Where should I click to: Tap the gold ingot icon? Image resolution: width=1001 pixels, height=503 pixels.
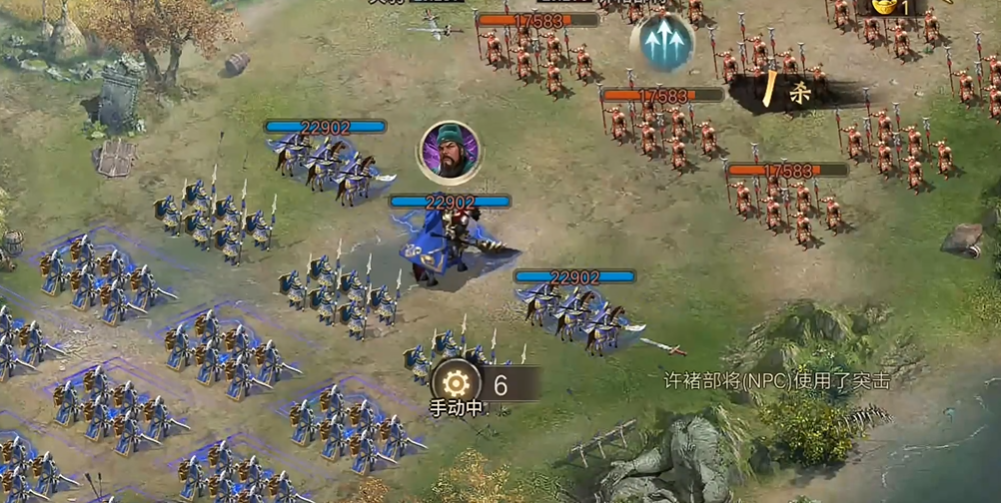click(883, 7)
